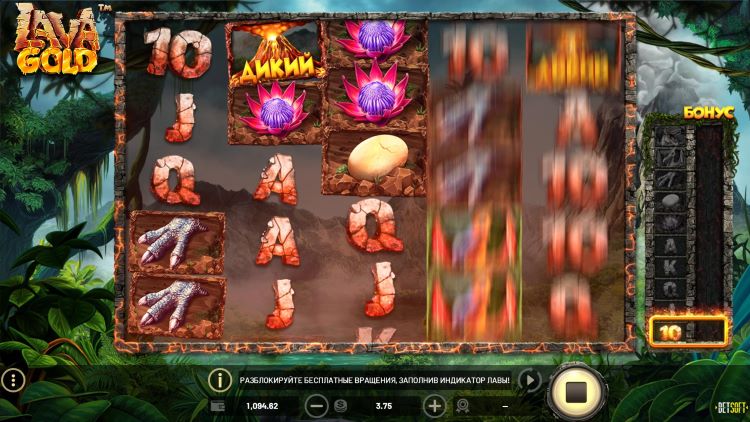Open the three-dot options menu
Screen dimensions: 750x422
(x=12, y=380)
